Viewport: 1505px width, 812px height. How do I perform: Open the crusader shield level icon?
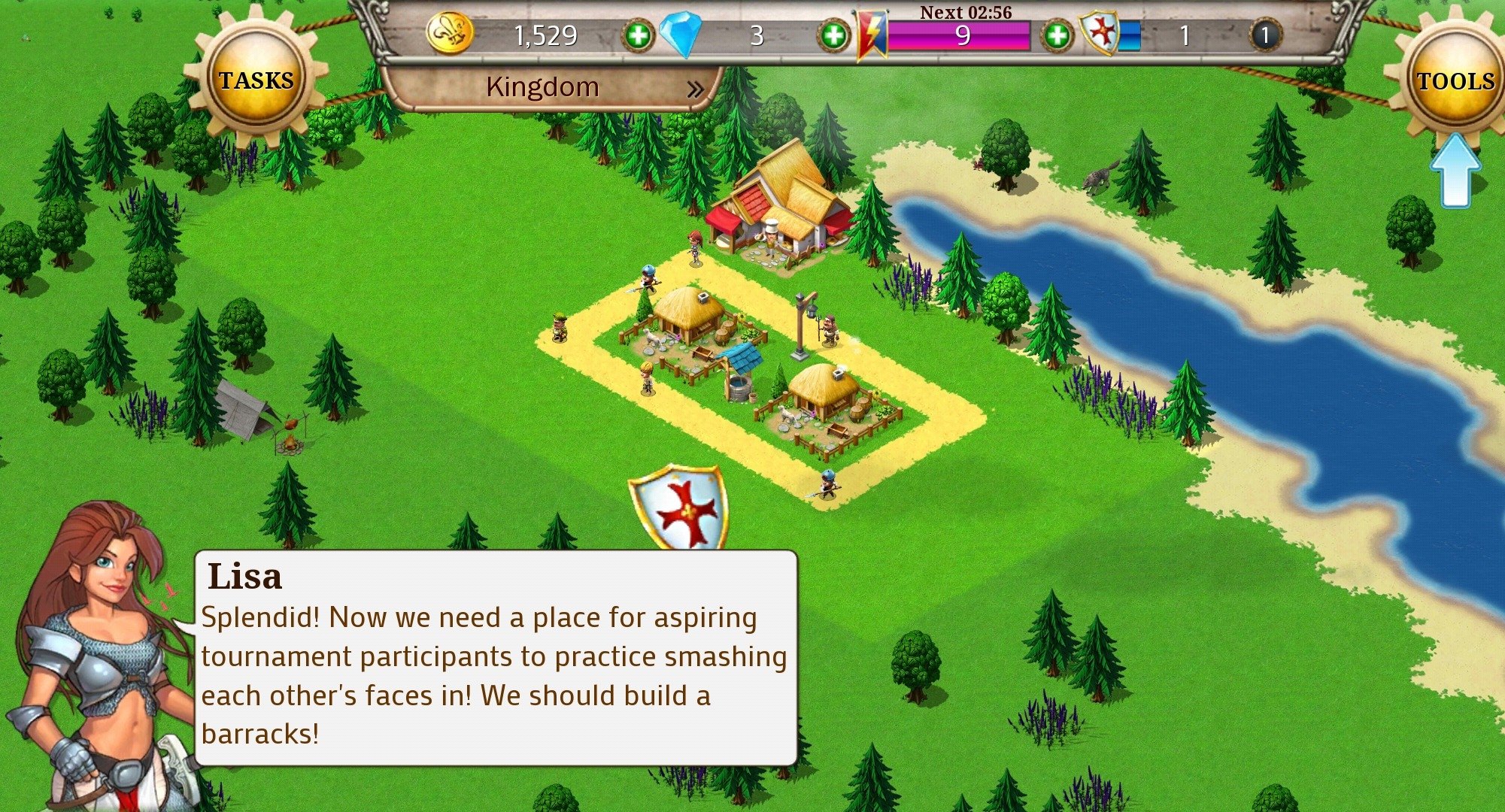[x=1100, y=35]
